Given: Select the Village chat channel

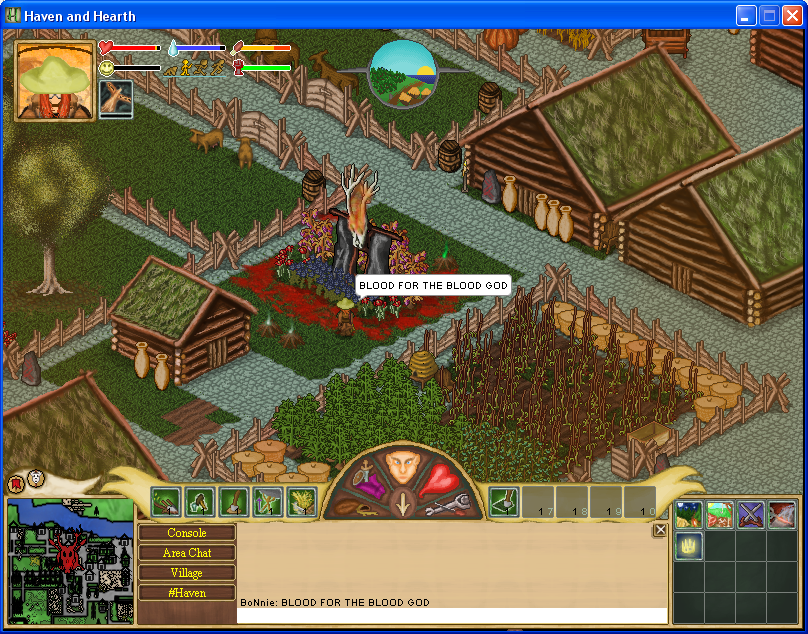Looking at the screenshot, I should coord(187,573).
